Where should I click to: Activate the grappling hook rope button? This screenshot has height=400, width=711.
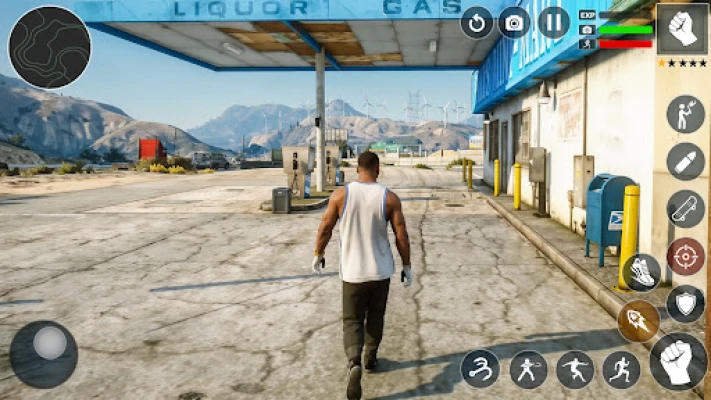481,369
